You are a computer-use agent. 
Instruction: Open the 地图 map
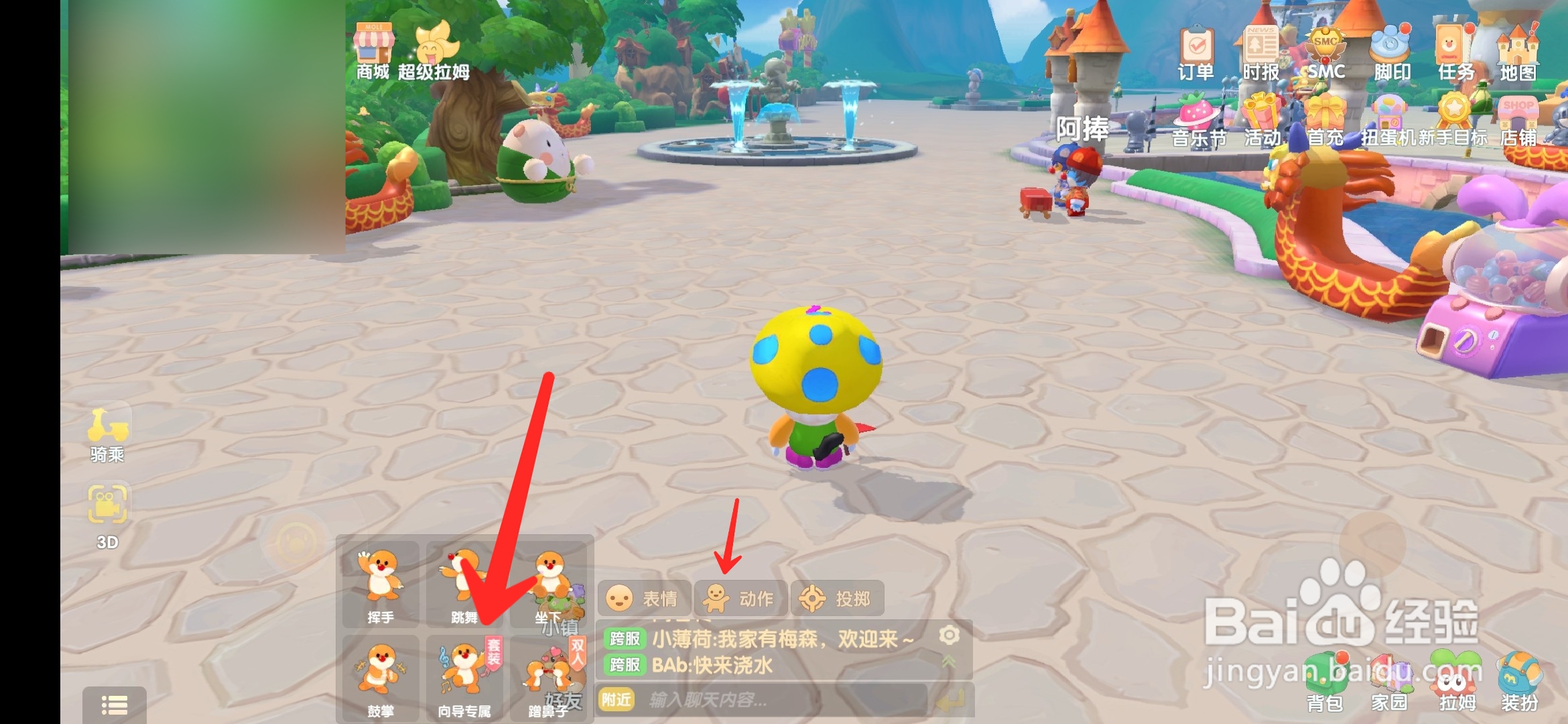[x=1518, y=47]
